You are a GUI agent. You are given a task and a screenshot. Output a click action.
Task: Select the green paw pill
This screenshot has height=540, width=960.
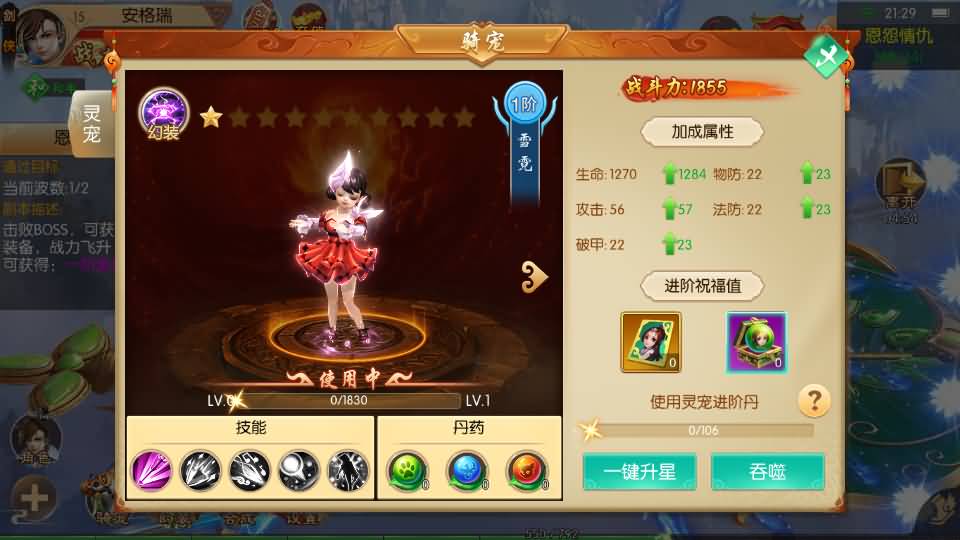(408, 470)
